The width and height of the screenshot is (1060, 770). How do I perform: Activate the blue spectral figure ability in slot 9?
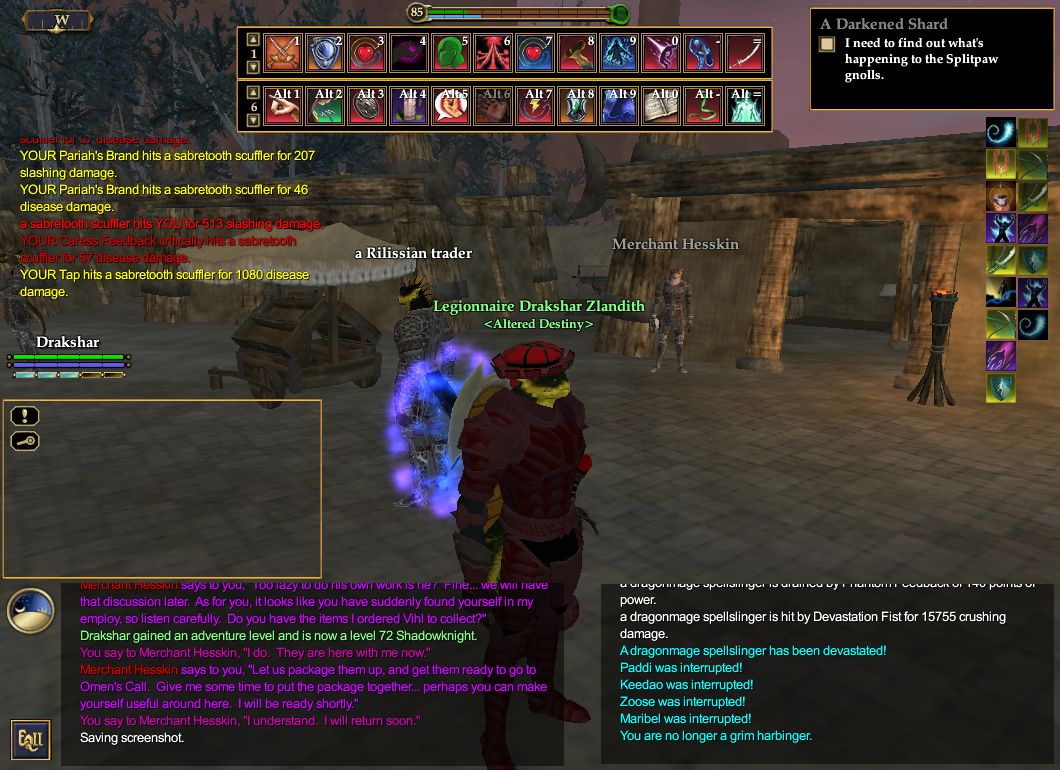click(x=619, y=53)
